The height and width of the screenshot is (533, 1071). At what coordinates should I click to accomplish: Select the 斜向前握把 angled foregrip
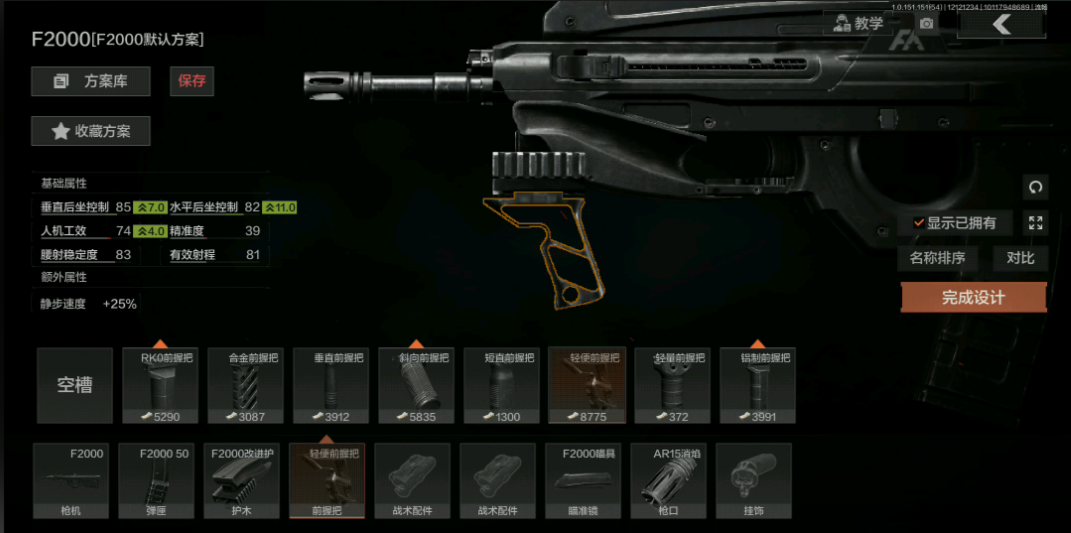[x=416, y=386]
